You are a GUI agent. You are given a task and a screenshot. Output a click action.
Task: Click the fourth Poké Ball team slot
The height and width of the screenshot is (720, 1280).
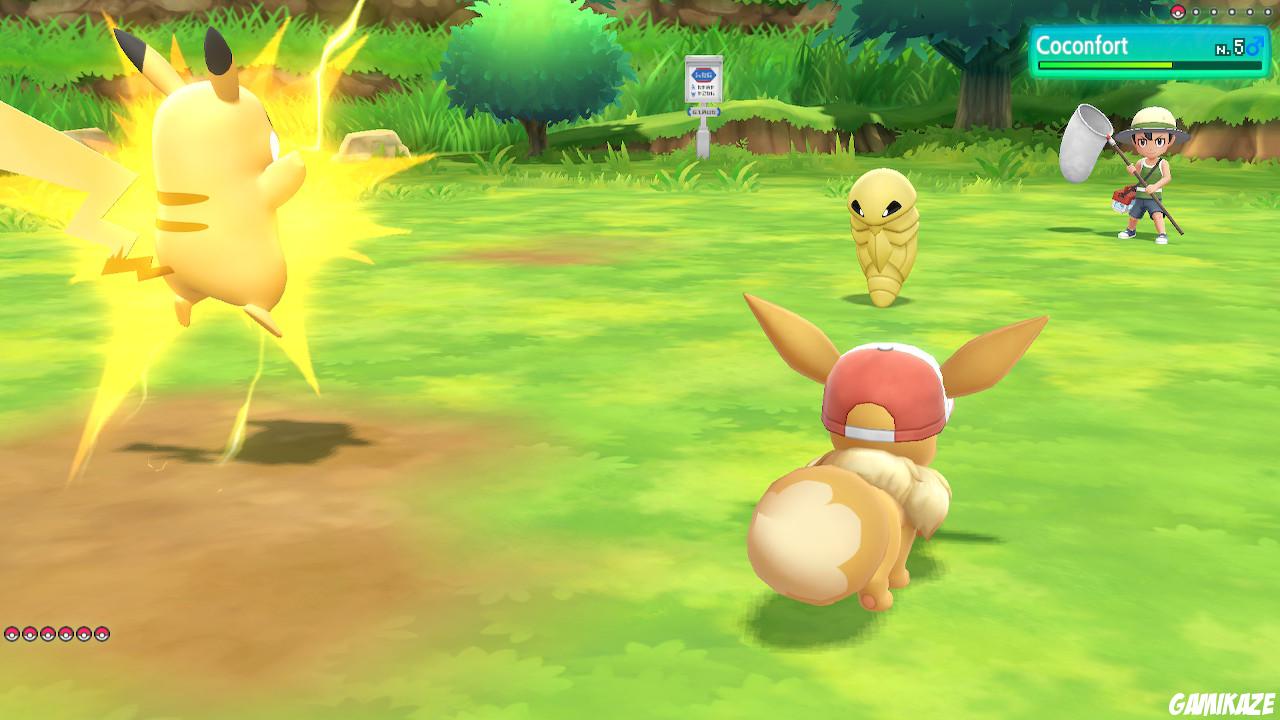pyautogui.click(x=66, y=634)
